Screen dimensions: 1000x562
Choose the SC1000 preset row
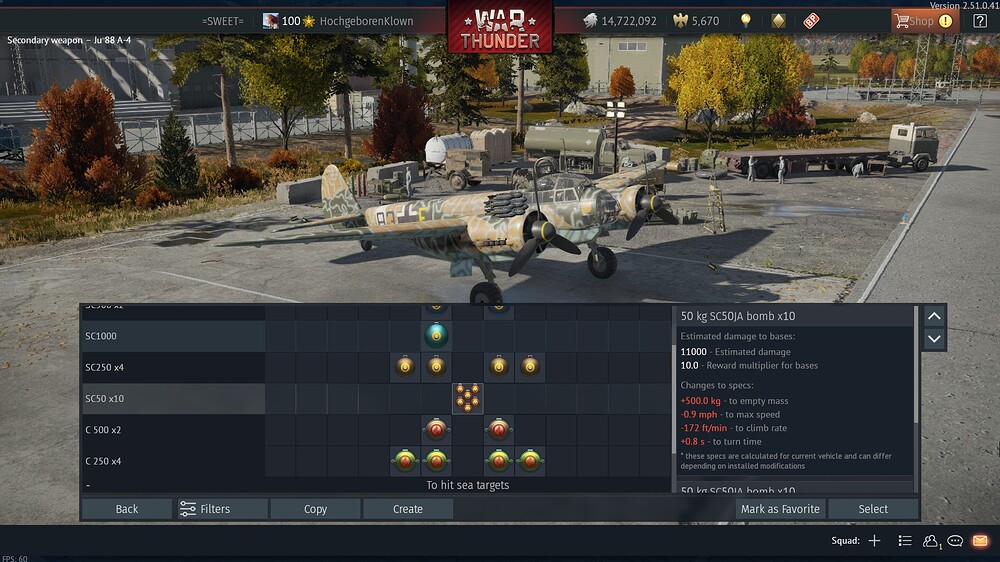172,336
